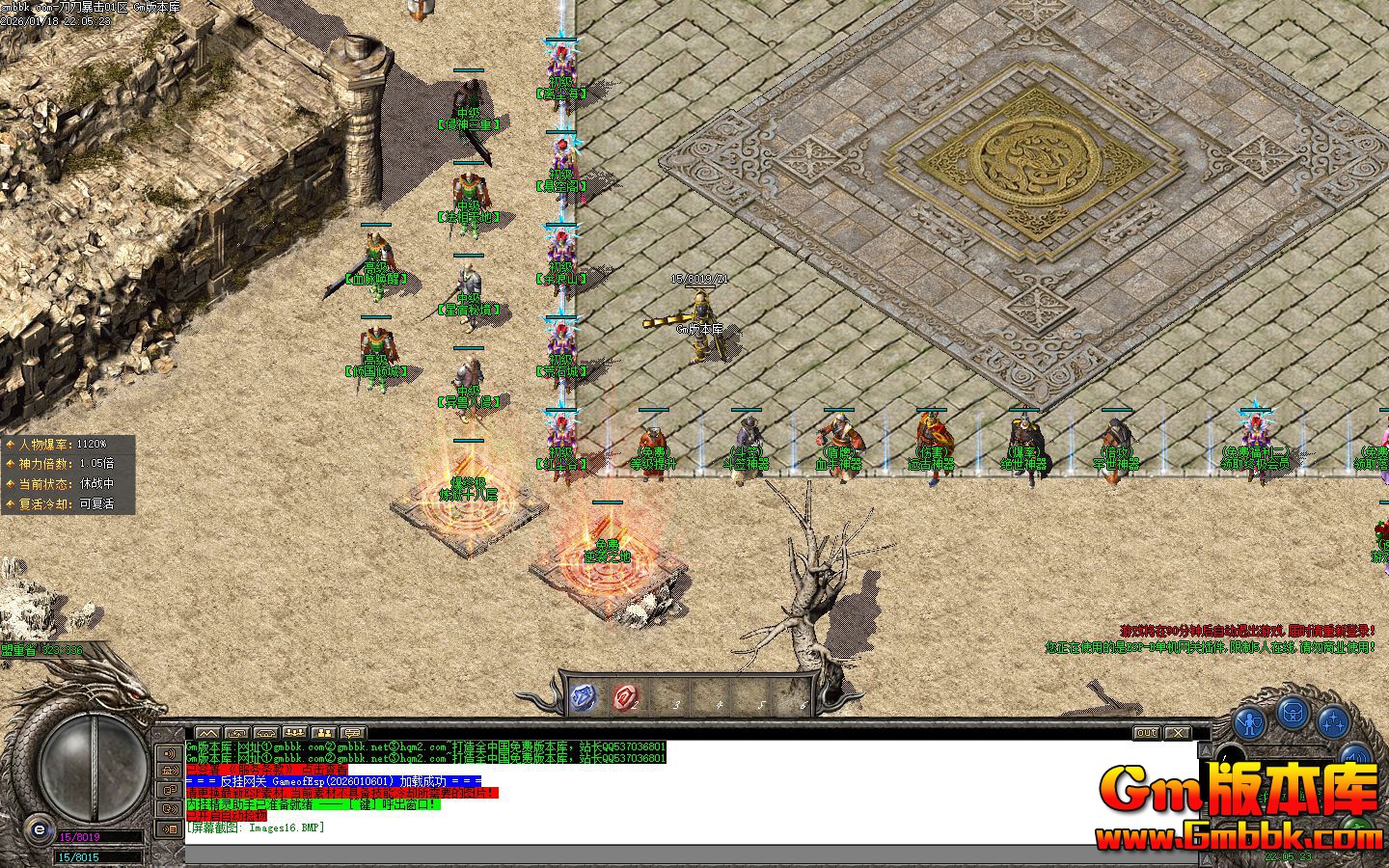Select the red gem hotbar slot
Image resolution: width=1389 pixels, height=868 pixels.
click(626, 696)
